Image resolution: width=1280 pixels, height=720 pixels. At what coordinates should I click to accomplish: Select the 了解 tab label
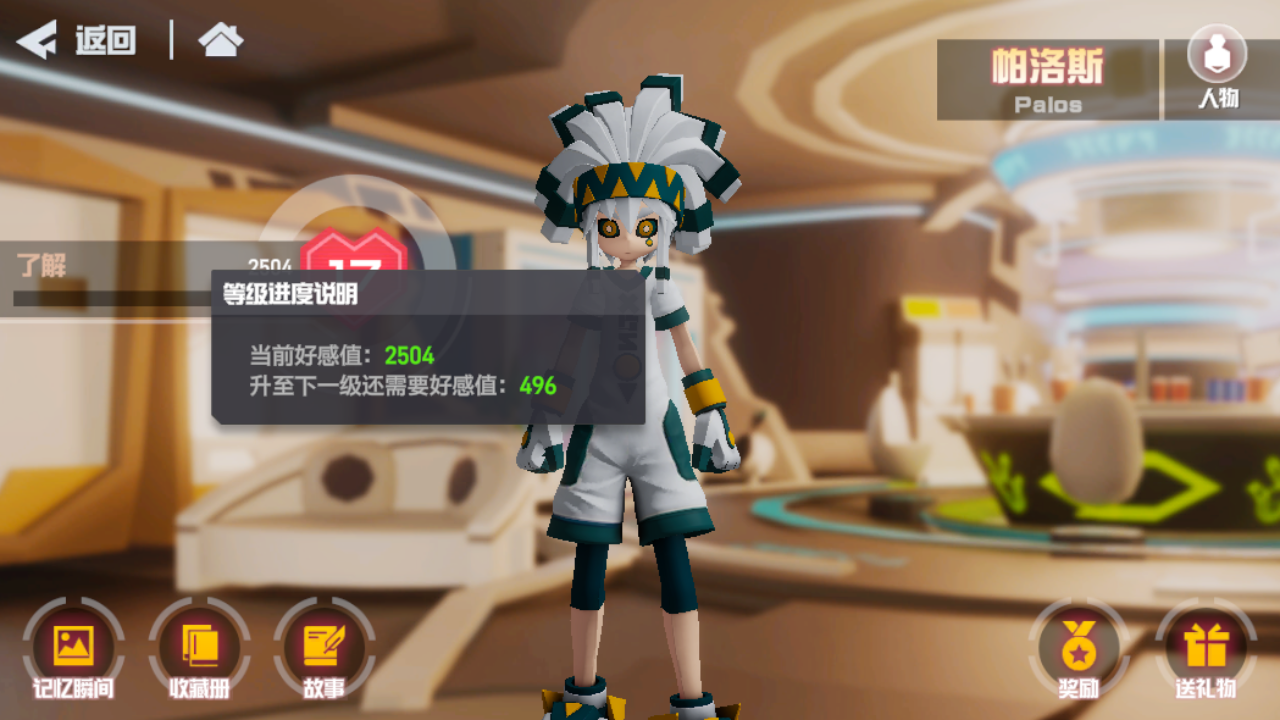(42, 263)
